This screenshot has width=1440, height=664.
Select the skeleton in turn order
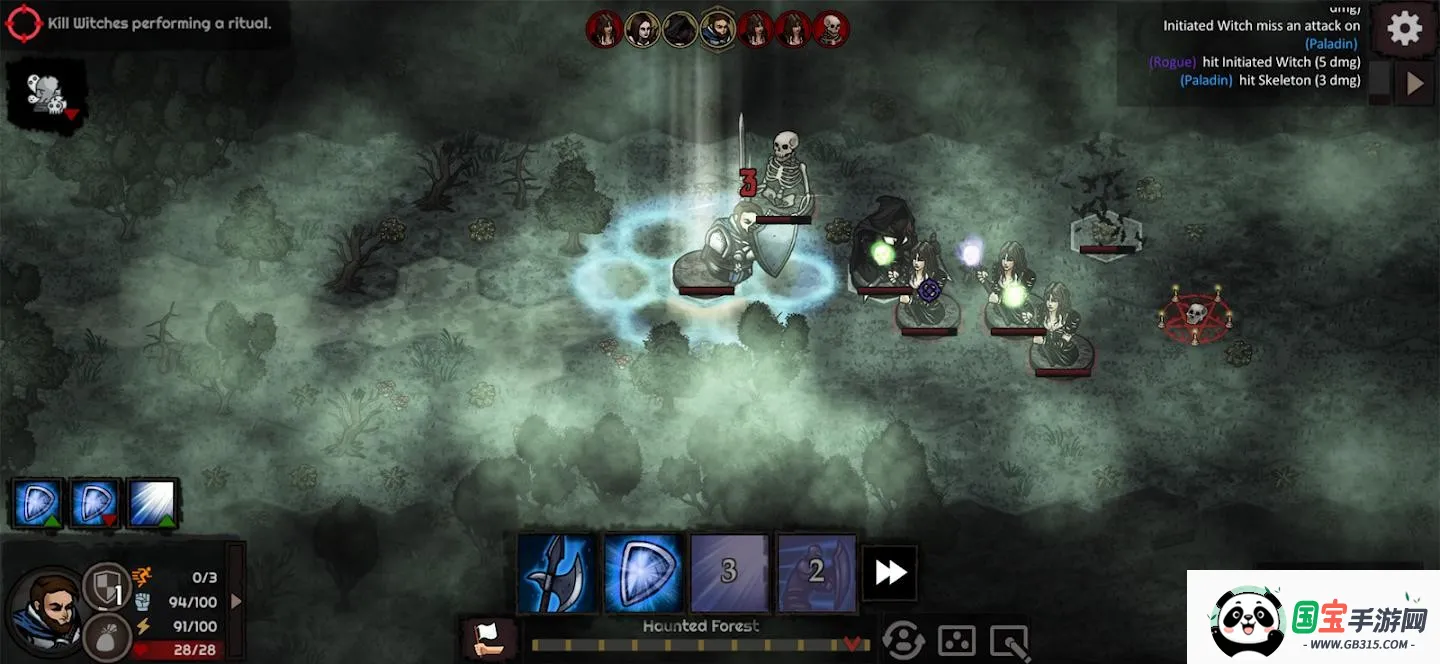830,29
